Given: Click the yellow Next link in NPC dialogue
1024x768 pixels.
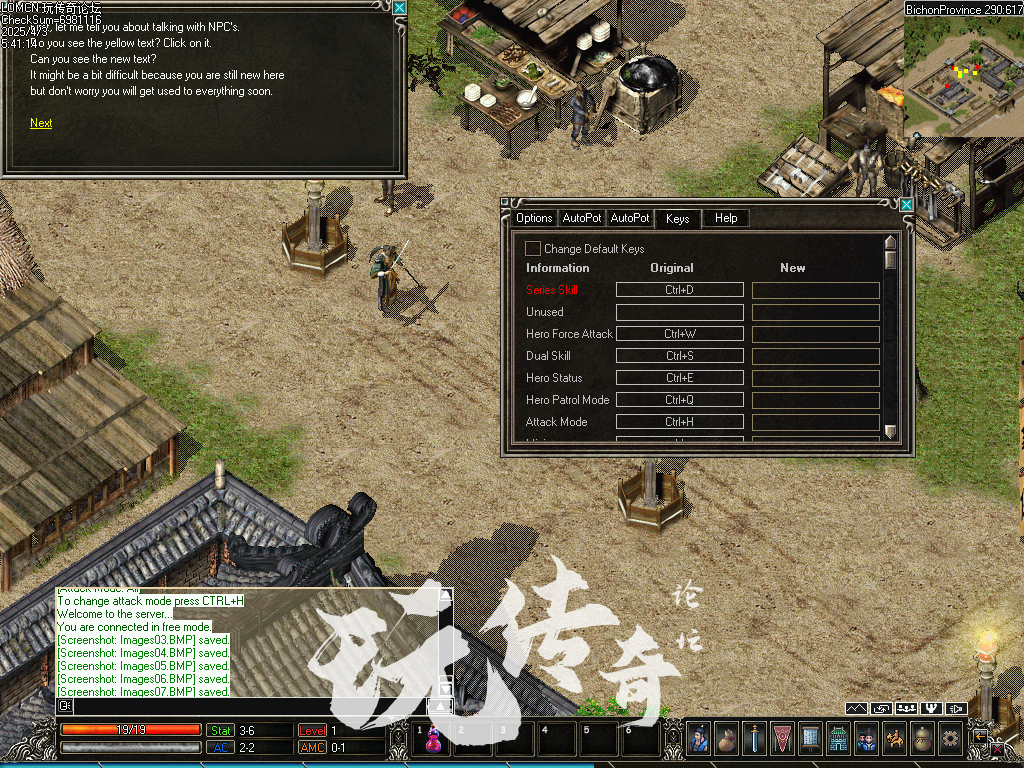Looking at the screenshot, I should pos(41,123).
